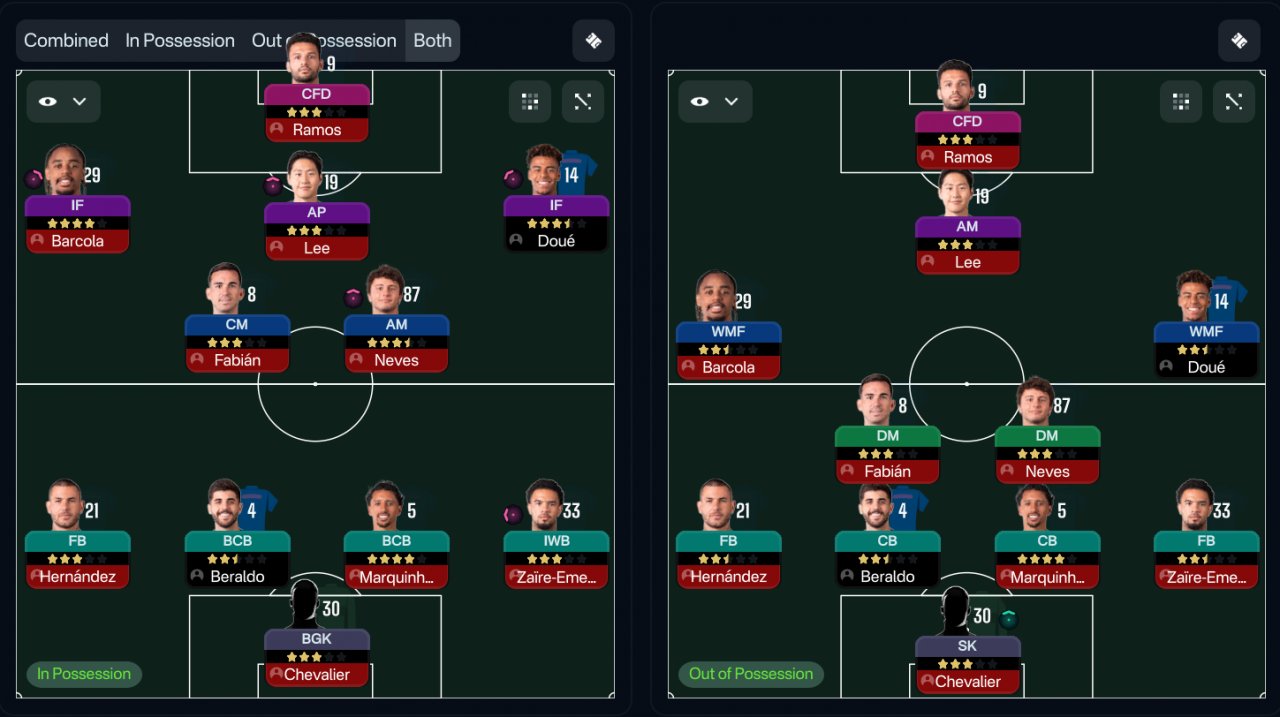Pick Lee's AP role card
Screen dimensions: 1280x717
point(317,230)
